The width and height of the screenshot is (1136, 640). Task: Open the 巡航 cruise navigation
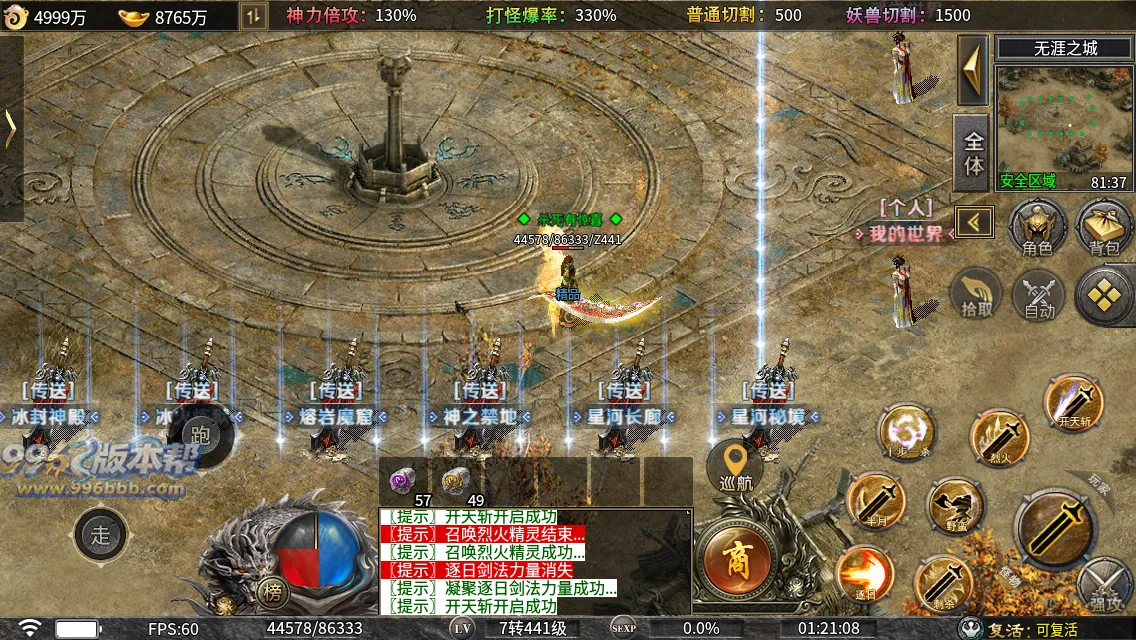(736, 467)
